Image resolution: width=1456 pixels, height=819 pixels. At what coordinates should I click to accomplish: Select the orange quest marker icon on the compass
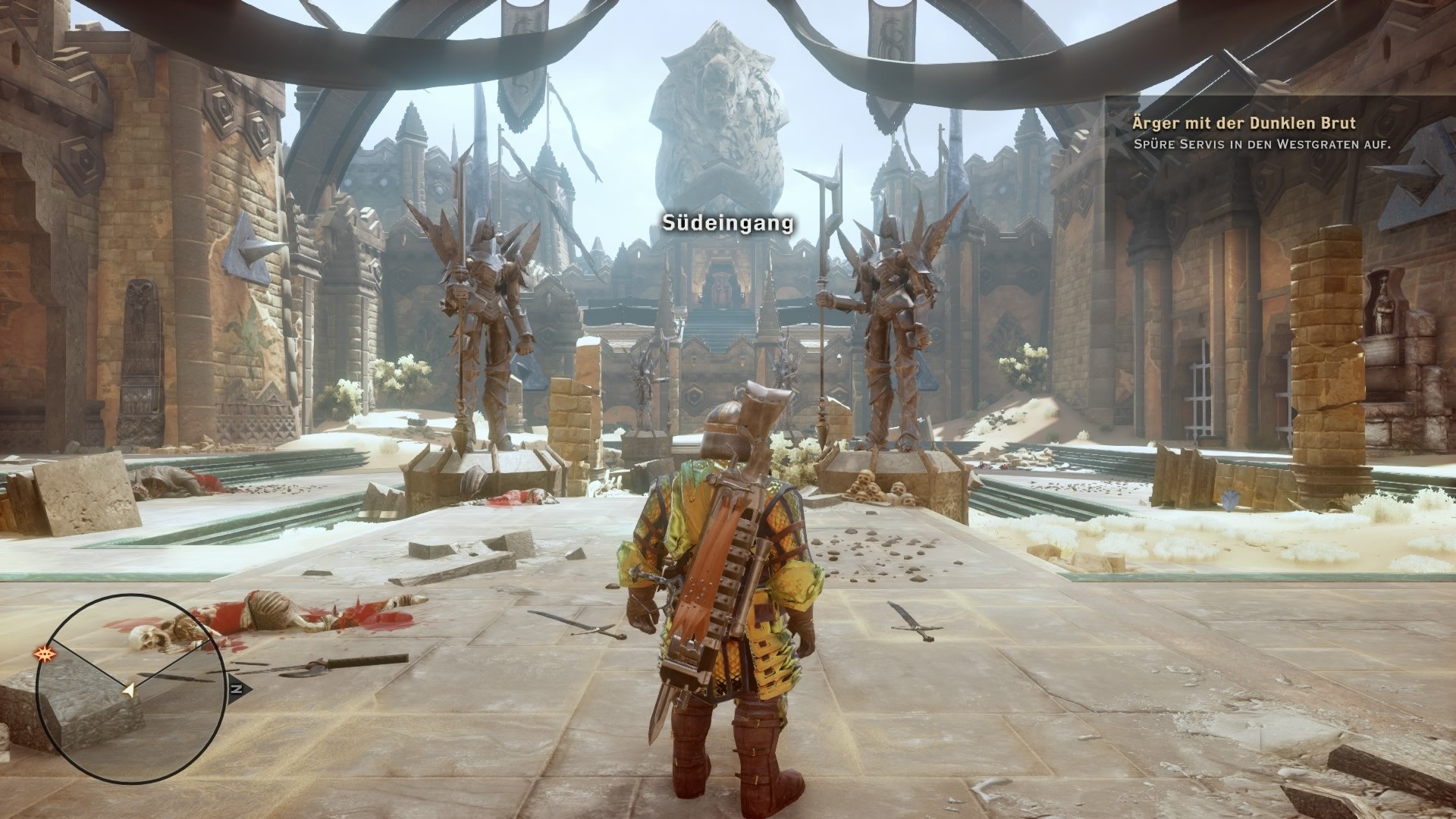point(43,654)
